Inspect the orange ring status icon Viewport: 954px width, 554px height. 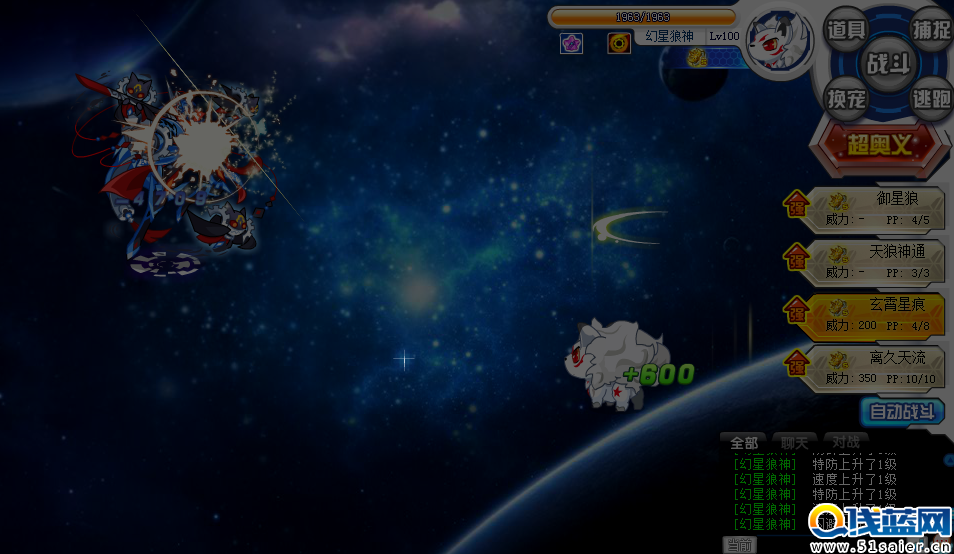point(619,43)
